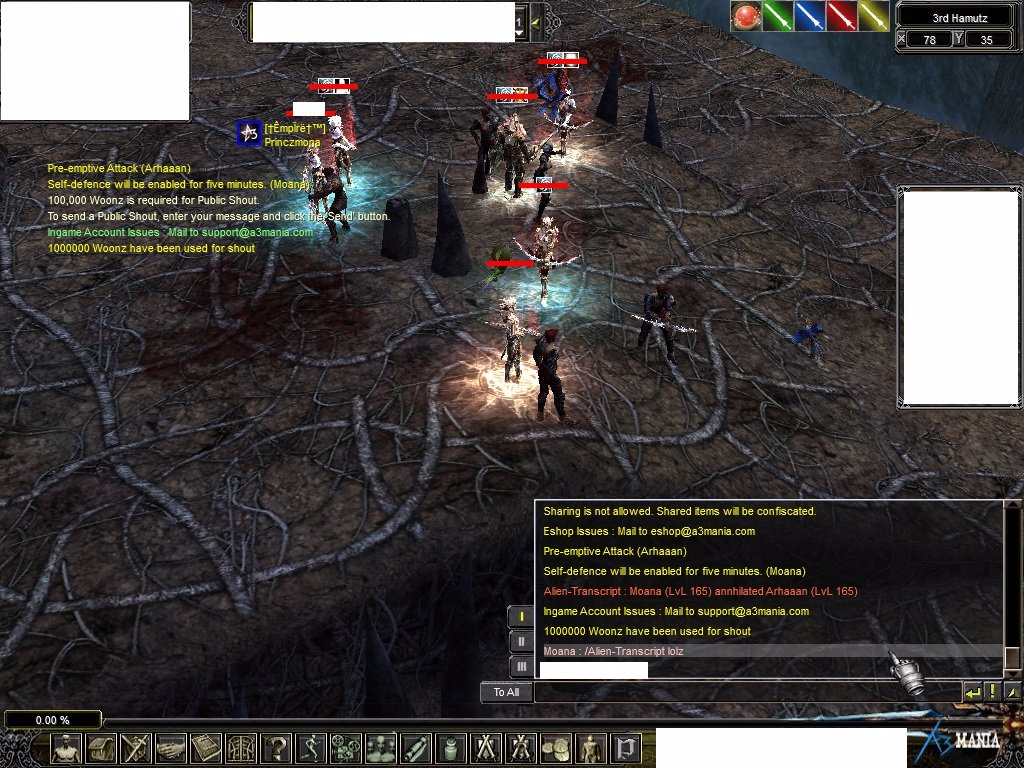The image size is (1024, 768).
Task: Select the red orb icon
Action: [745, 16]
